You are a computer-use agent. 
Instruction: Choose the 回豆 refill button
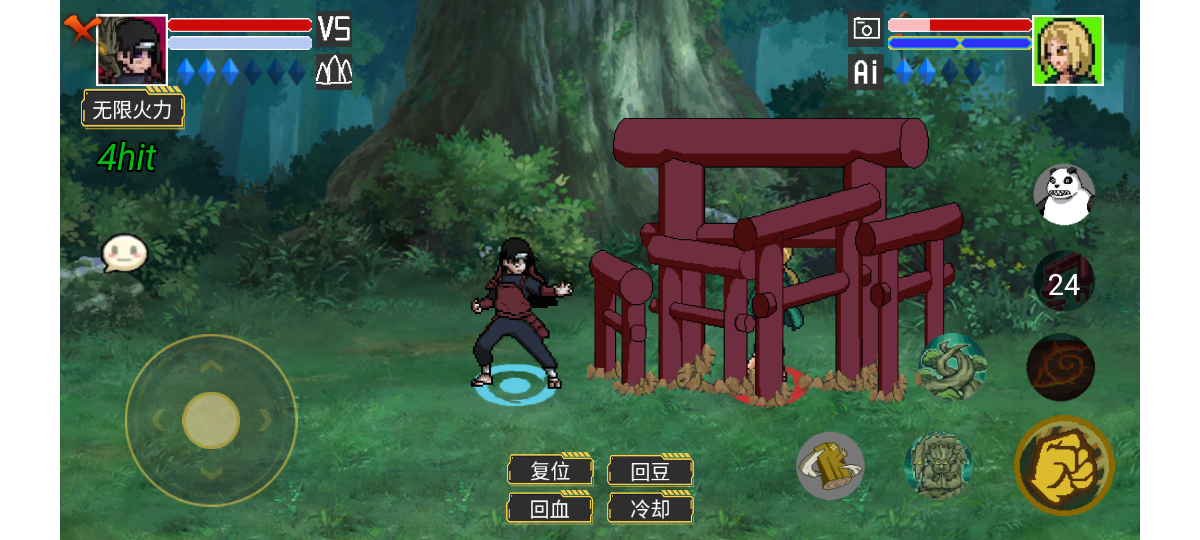(650, 470)
